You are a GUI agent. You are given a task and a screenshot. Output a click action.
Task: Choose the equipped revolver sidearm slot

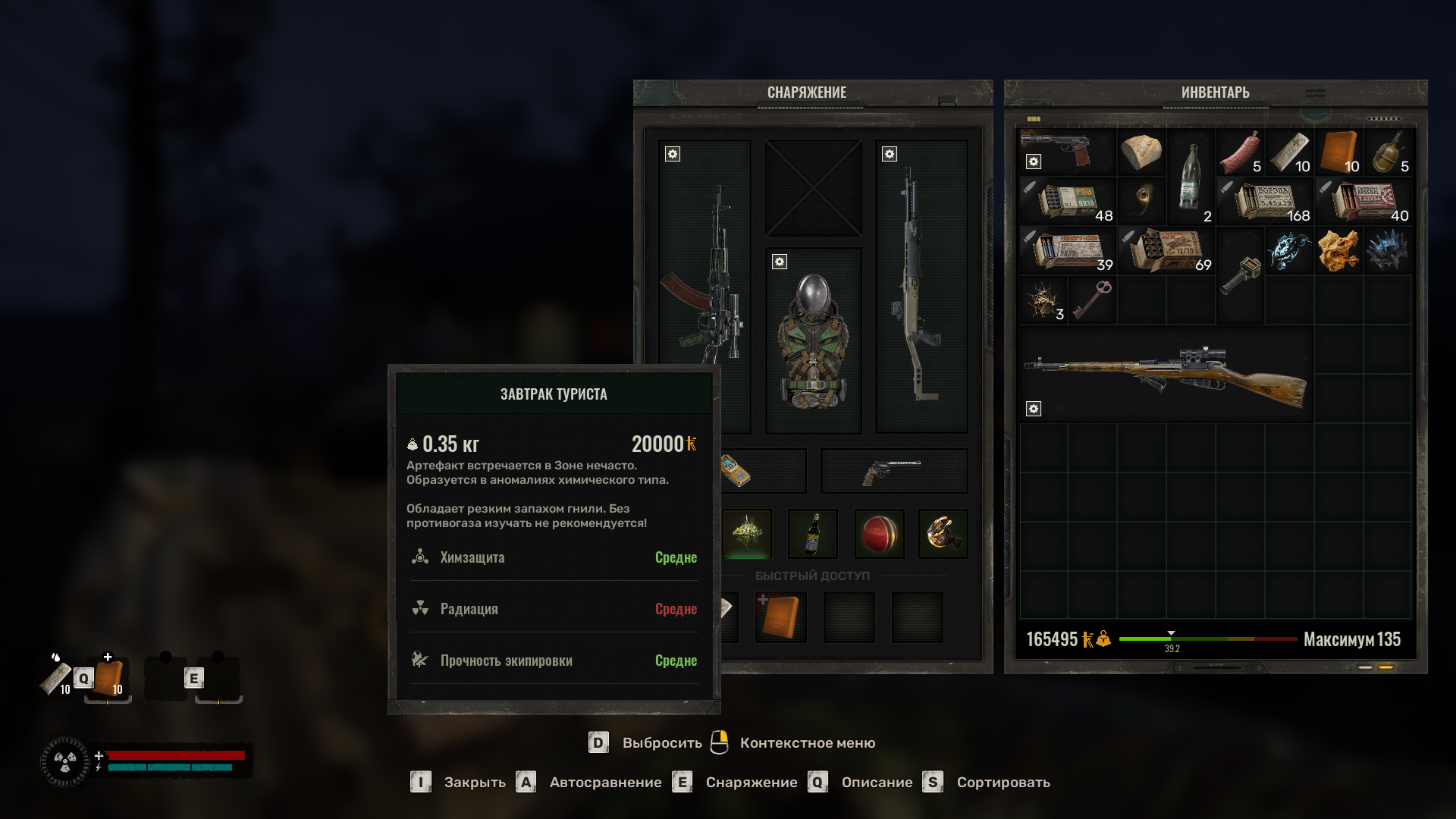coord(893,471)
